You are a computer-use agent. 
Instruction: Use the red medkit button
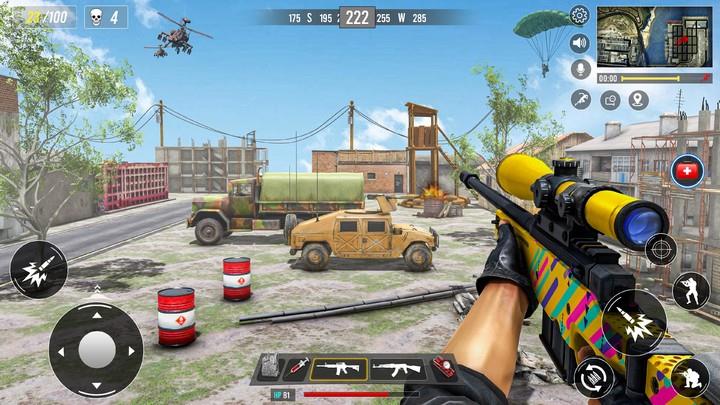pyautogui.click(x=687, y=171)
